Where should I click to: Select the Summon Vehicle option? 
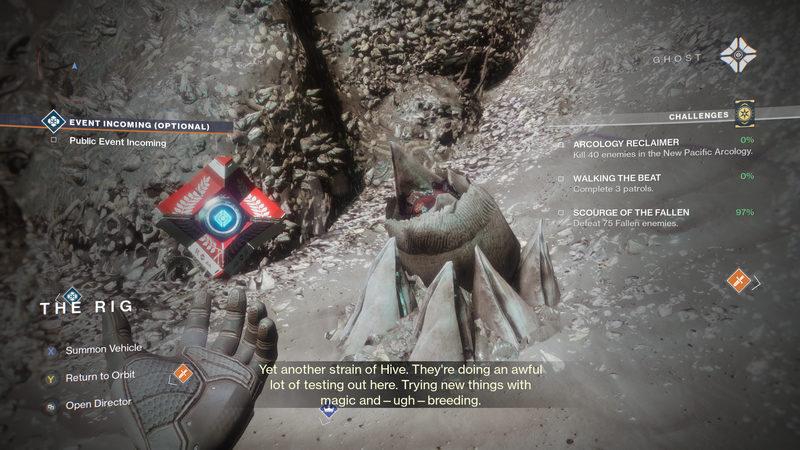pyautogui.click(x=103, y=349)
